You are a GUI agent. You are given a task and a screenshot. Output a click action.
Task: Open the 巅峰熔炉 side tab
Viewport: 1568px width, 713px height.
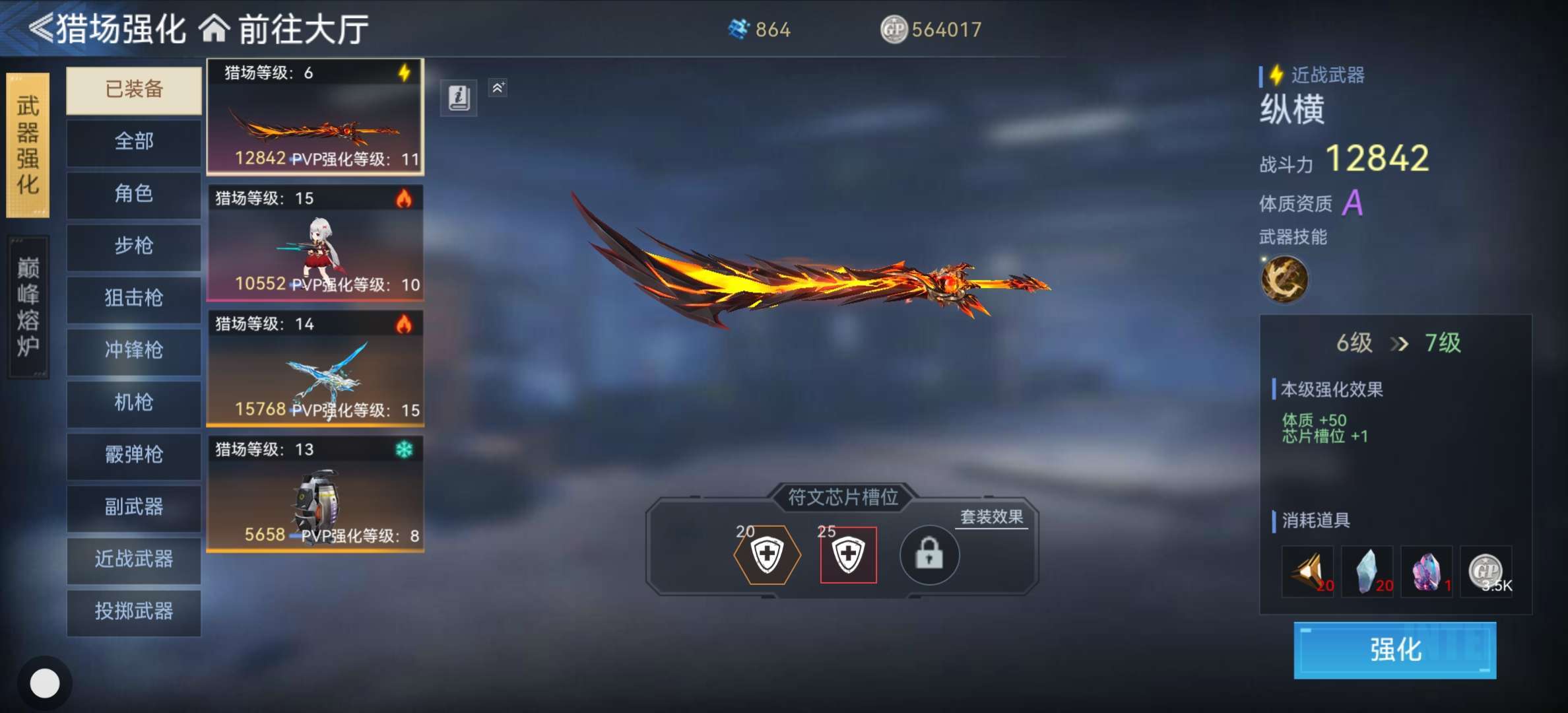click(x=28, y=307)
